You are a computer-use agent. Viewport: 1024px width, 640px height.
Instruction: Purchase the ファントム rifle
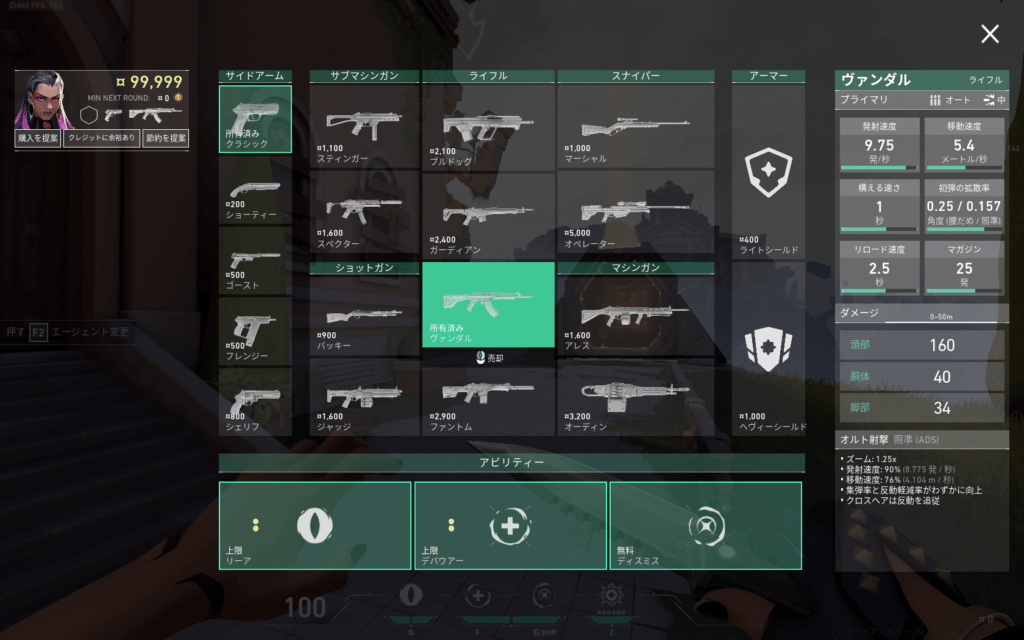point(489,397)
